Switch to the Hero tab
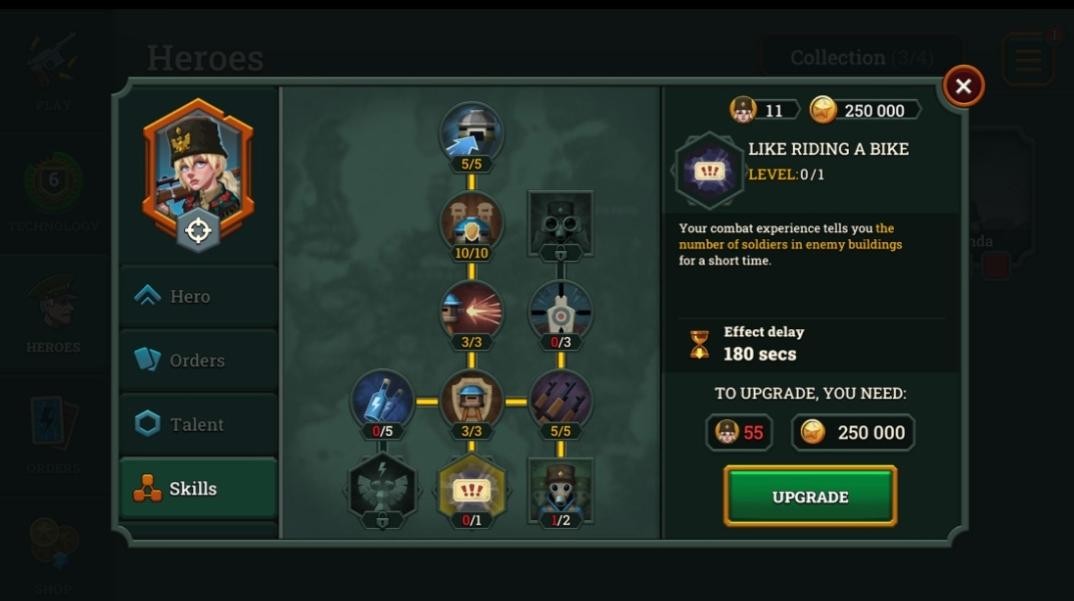 198,296
